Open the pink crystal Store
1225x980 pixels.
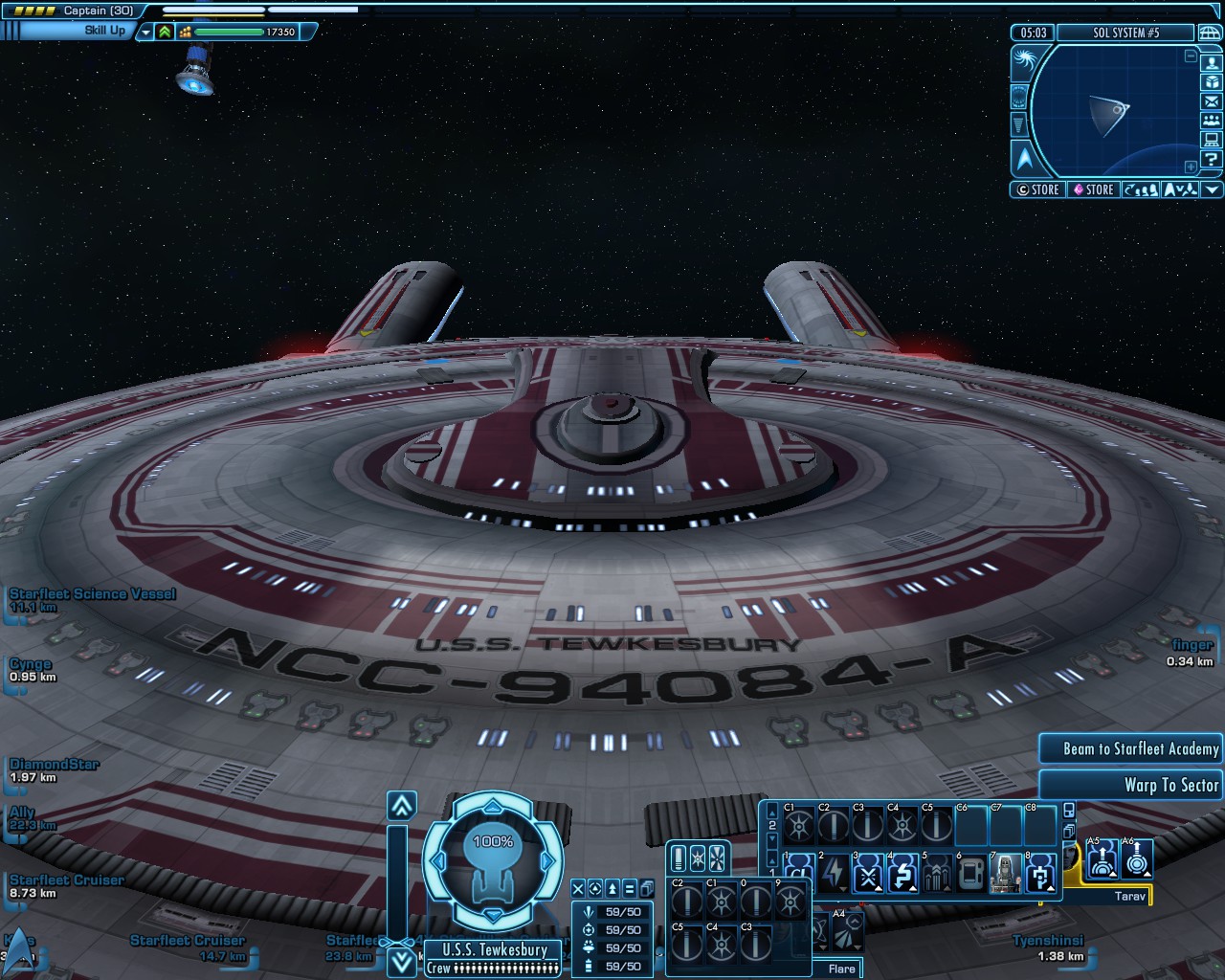click(x=1092, y=189)
